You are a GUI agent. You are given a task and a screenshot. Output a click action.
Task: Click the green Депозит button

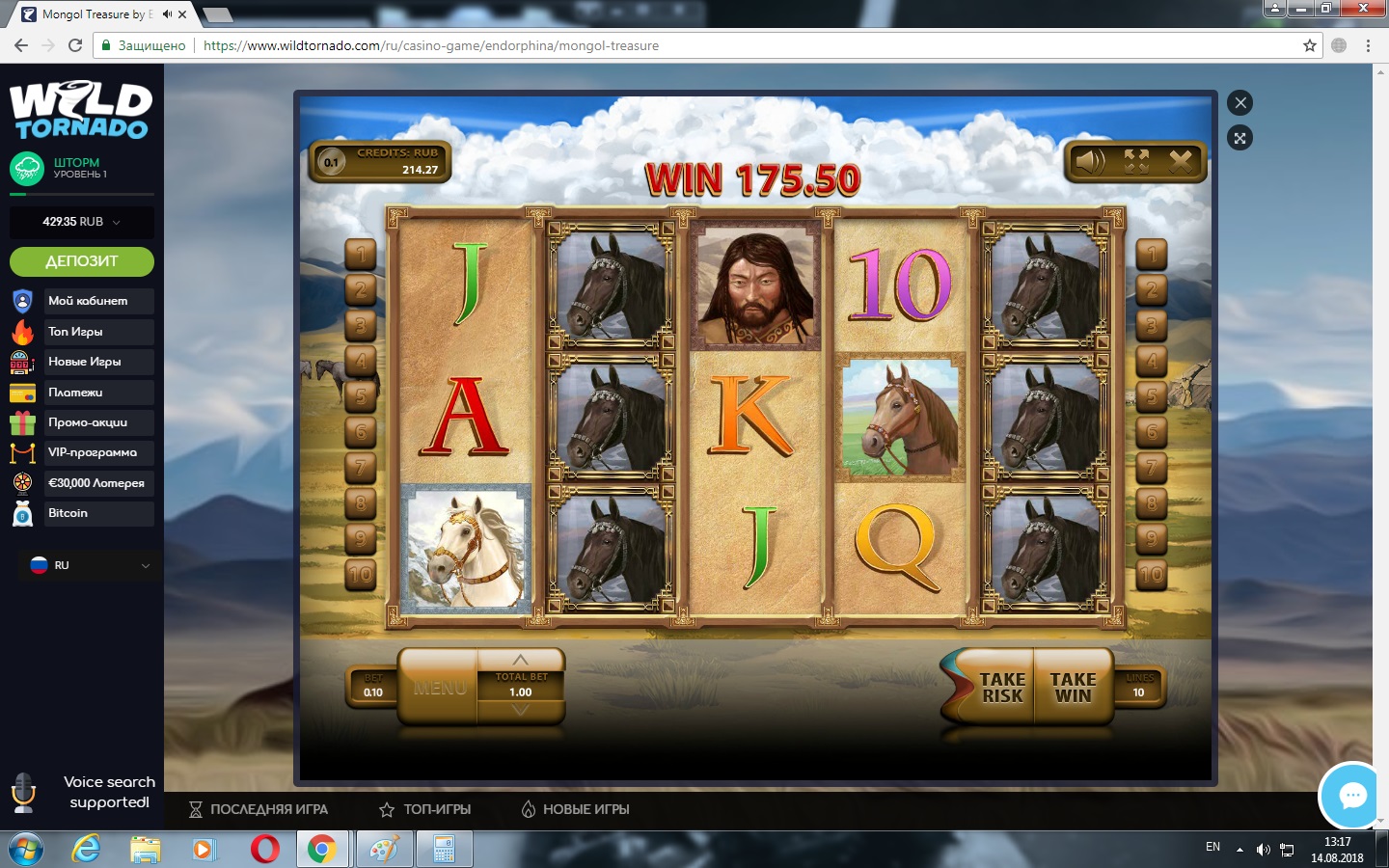coord(82,261)
